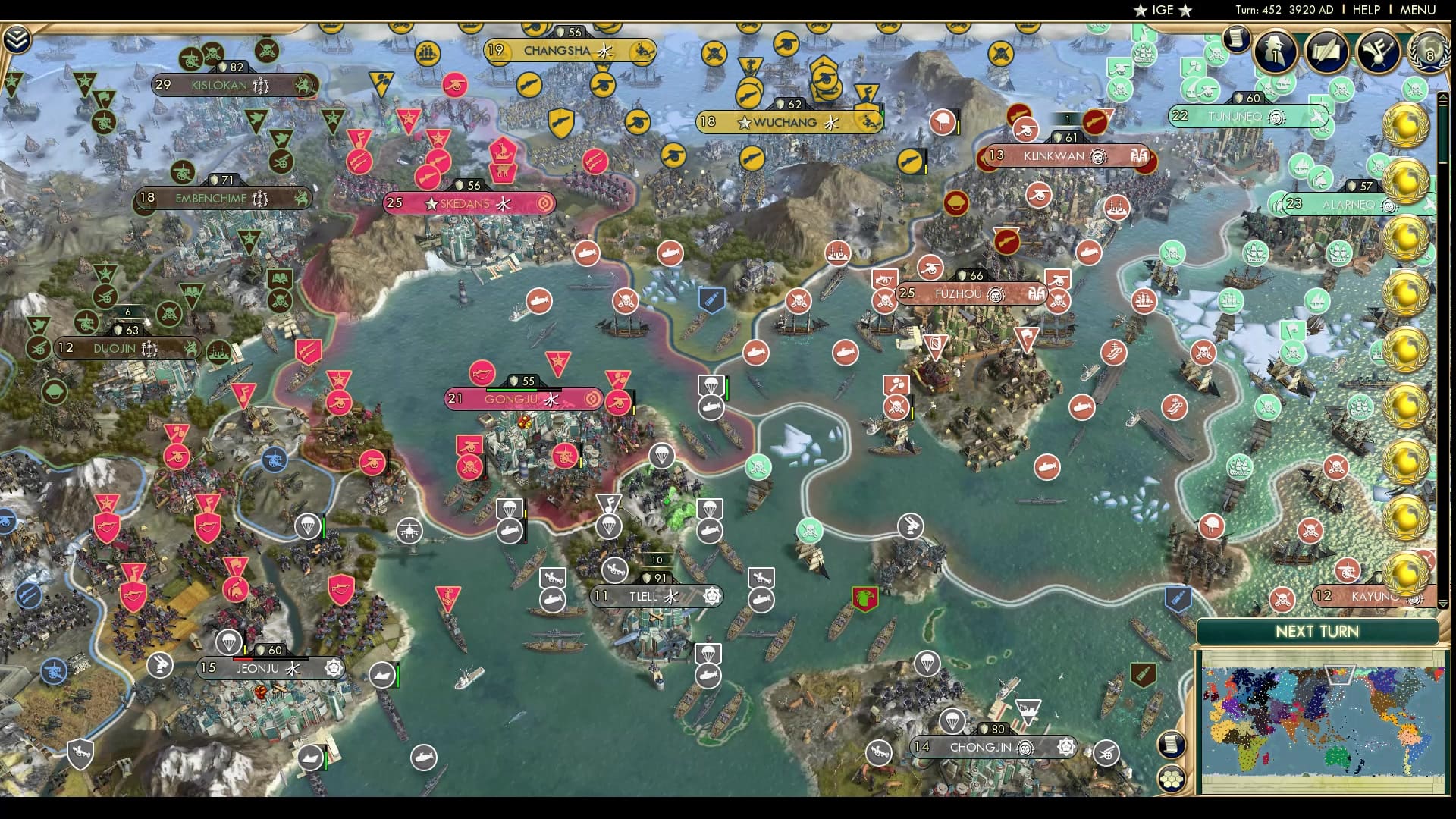Open the HELP item
1456x819 pixels.
[1365, 10]
